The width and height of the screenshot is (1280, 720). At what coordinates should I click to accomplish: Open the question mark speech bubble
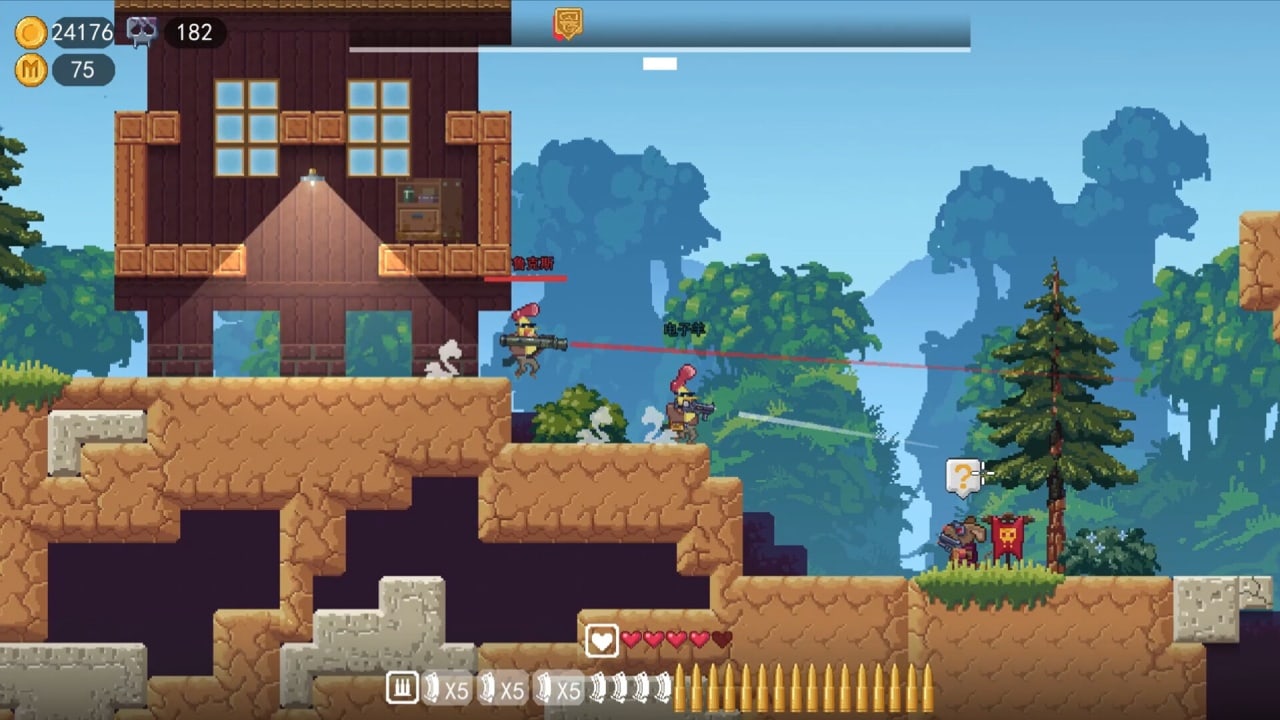pos(962,477)
